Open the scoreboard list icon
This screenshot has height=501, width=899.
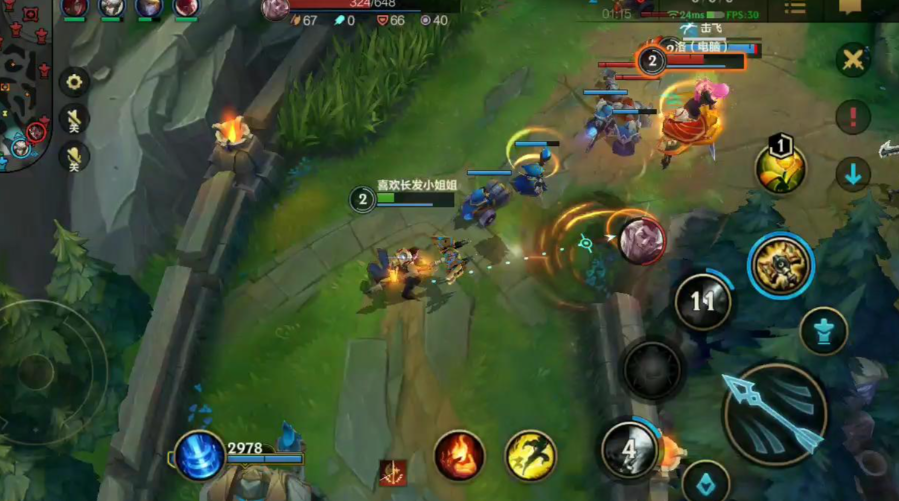(x=795, y=9)
